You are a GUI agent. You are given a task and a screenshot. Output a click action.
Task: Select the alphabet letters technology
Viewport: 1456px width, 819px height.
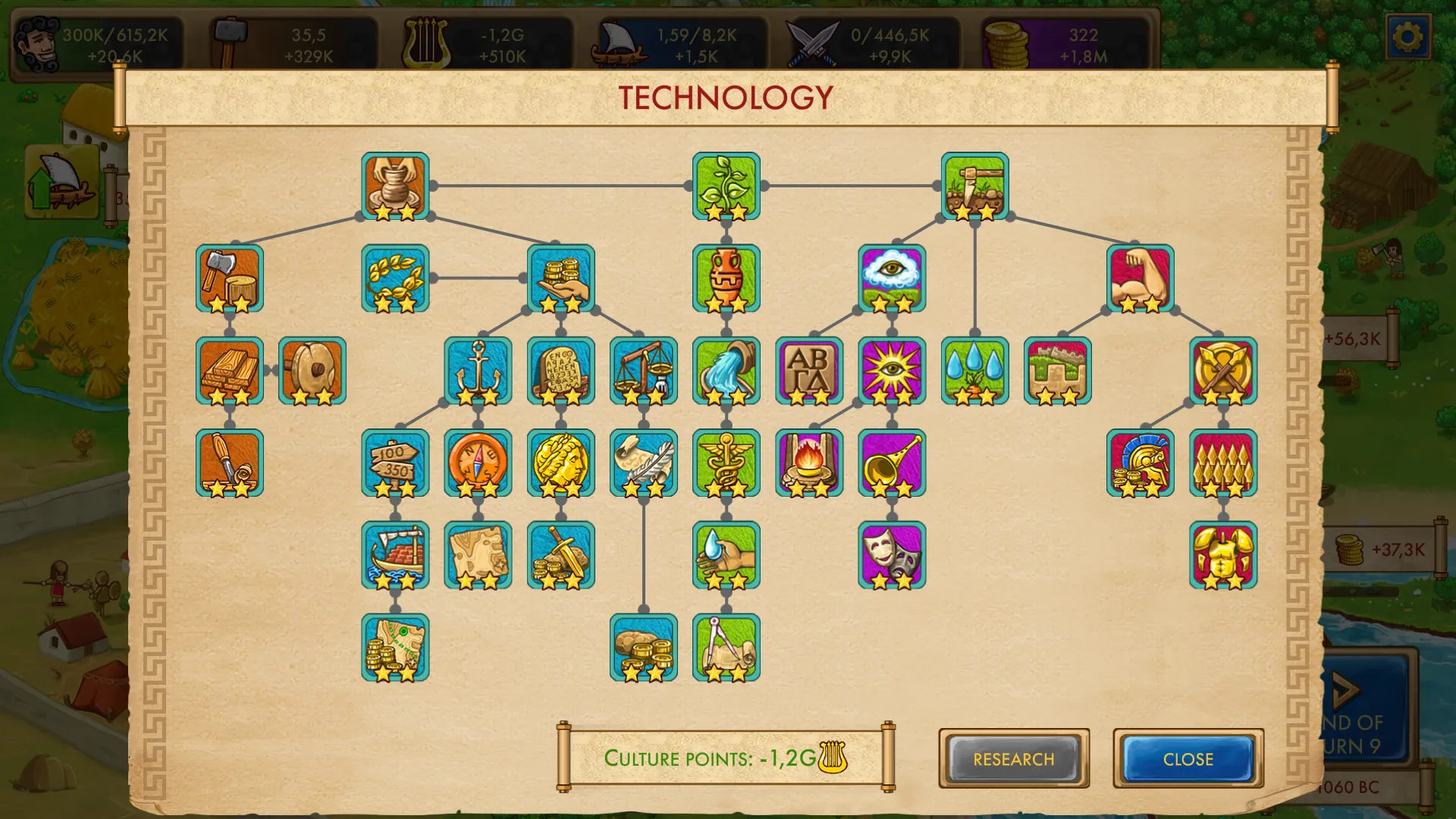coord(809,371)
